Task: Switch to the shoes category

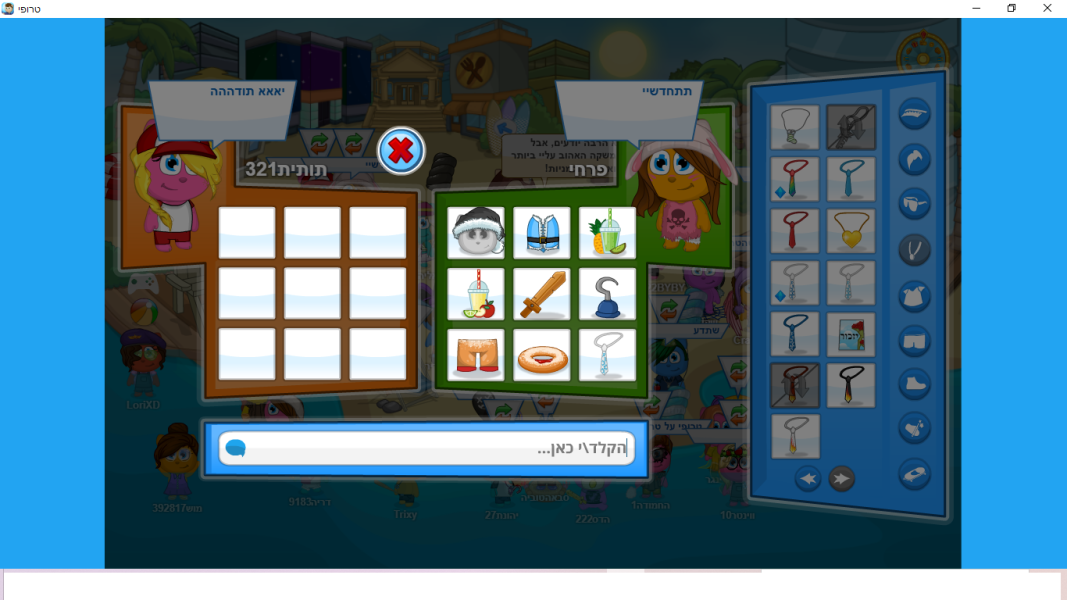Action: pyautogui.click(x=914, y=384)
